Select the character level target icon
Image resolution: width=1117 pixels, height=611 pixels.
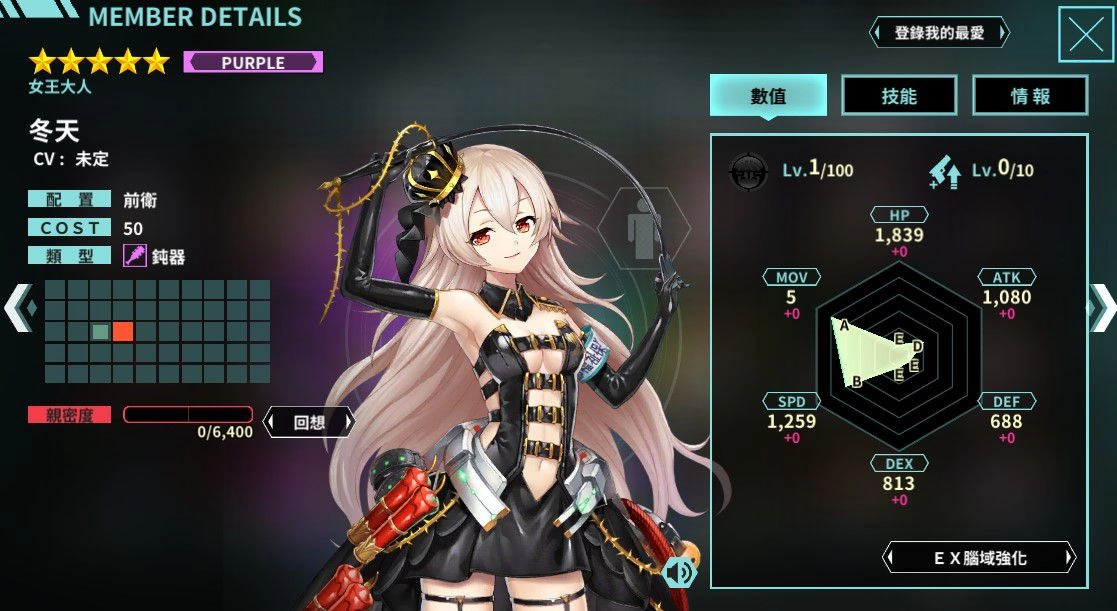point(748,169)
